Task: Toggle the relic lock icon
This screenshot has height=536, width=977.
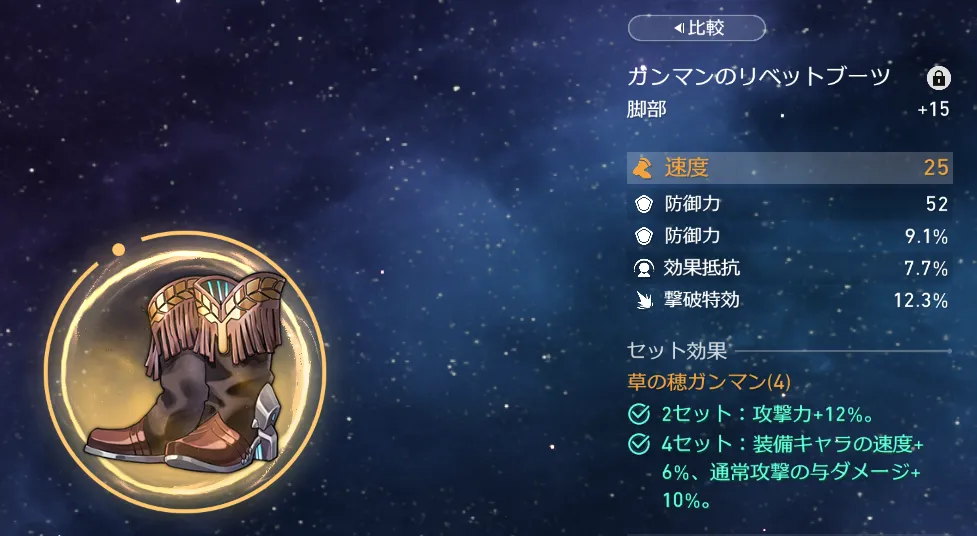Action: (x=938, y=78)
